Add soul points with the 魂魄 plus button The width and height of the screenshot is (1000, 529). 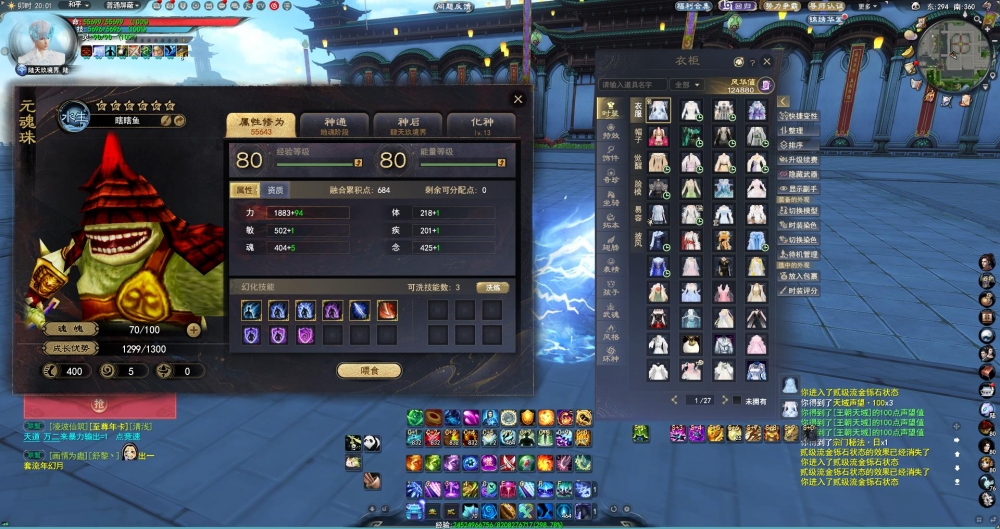193,329
